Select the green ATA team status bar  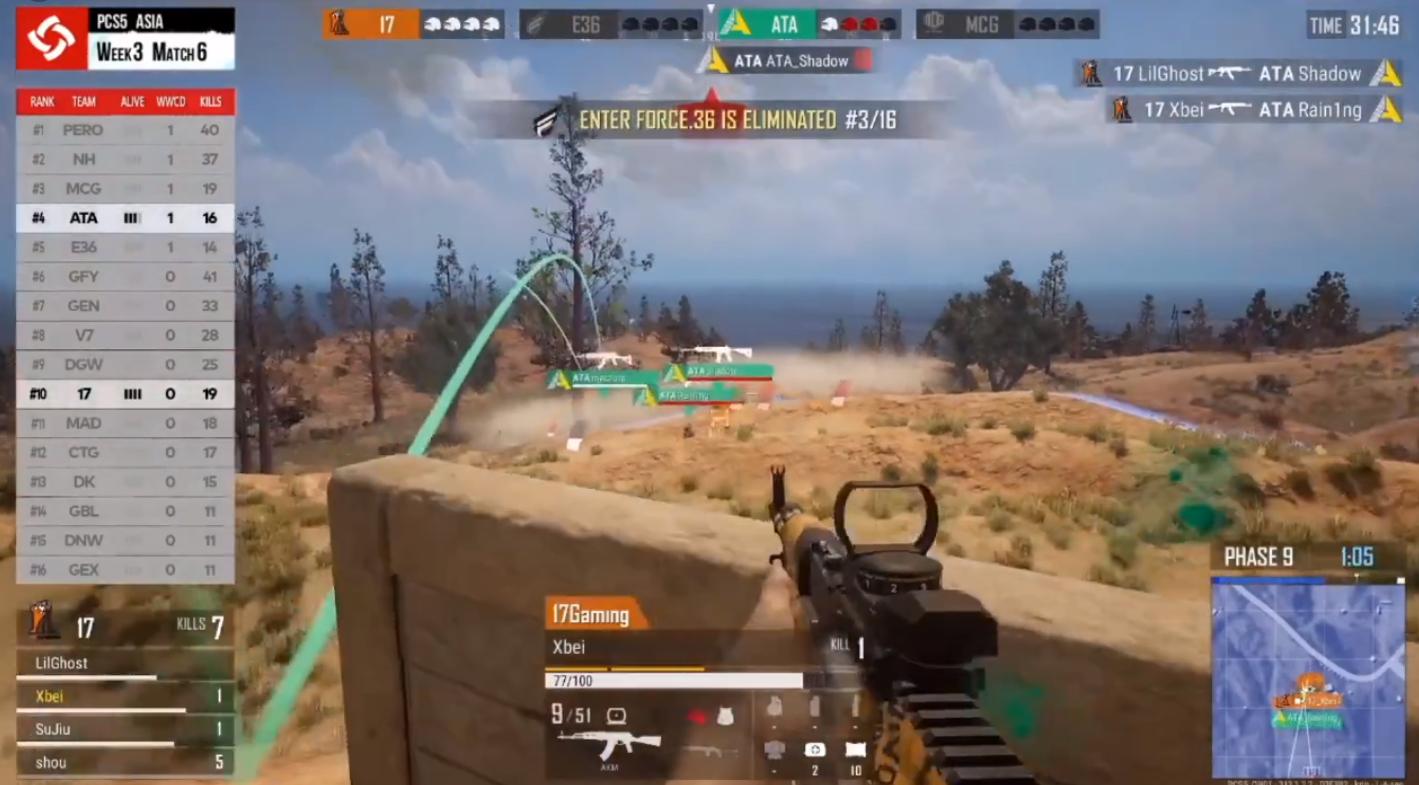click(808, 24)
